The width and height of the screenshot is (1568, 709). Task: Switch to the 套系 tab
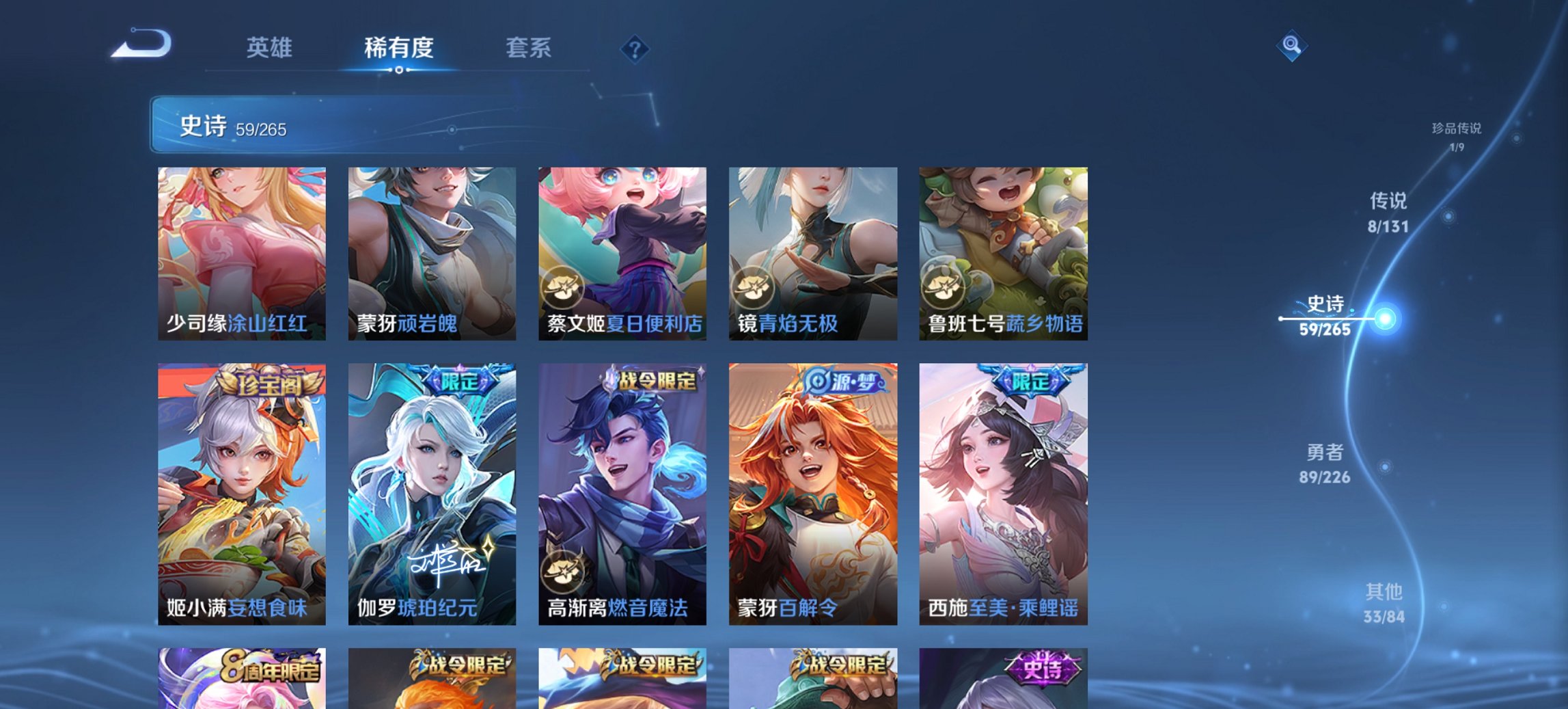[x=528, y=49]
